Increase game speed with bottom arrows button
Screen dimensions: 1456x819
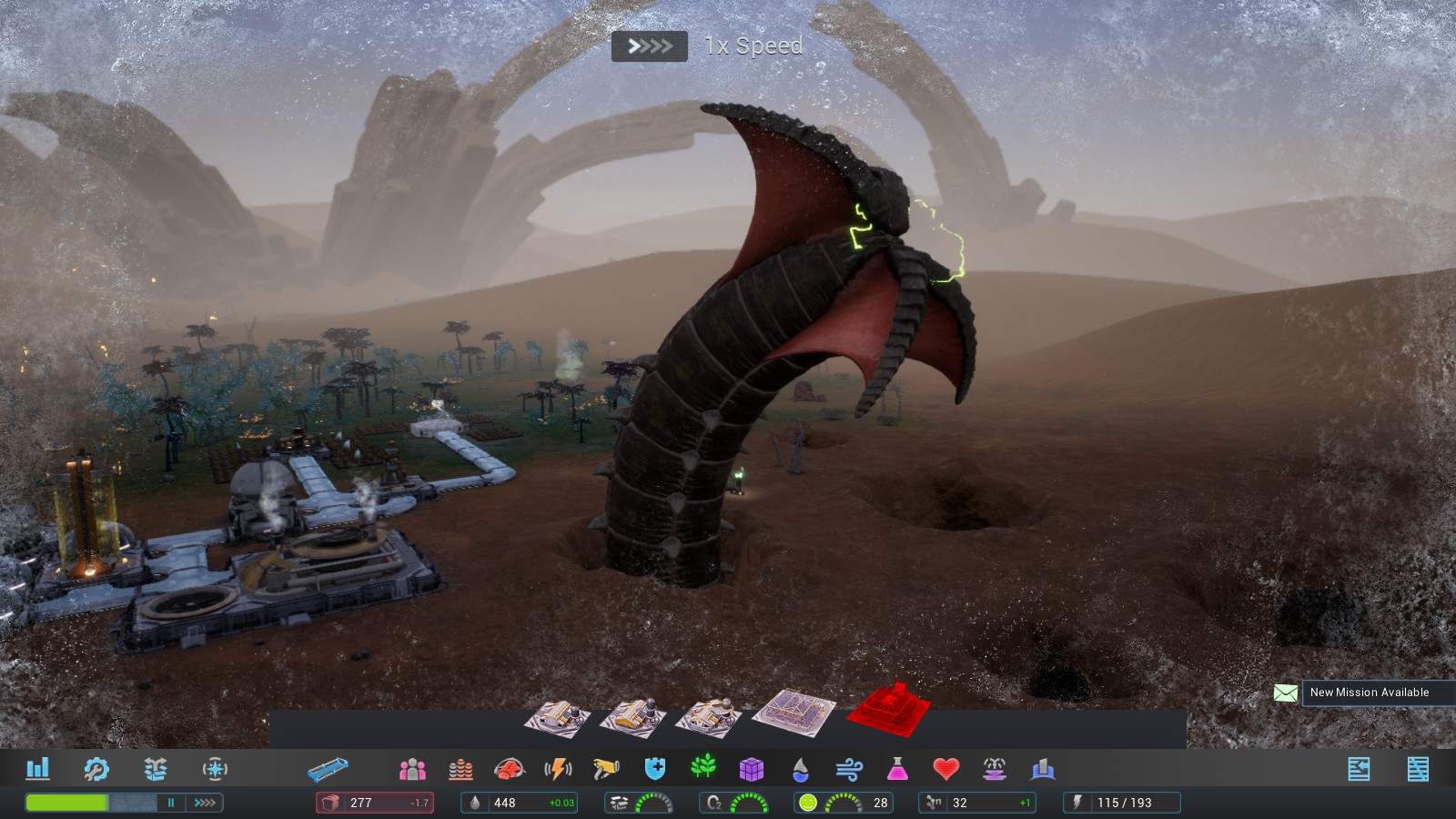tap(205, 803)
